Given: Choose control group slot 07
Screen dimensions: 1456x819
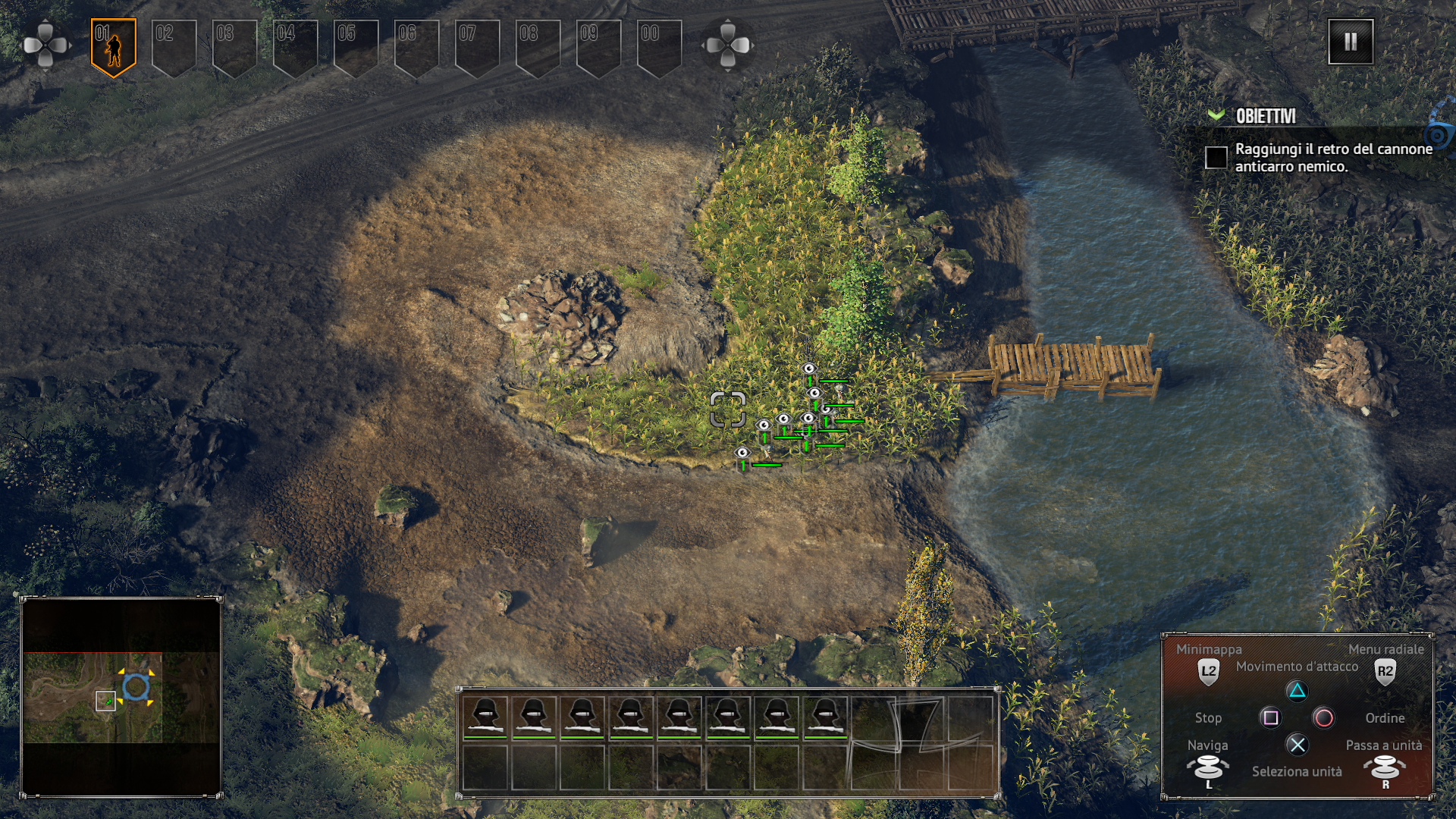Looking at the screenshot, I should [478, 47].
